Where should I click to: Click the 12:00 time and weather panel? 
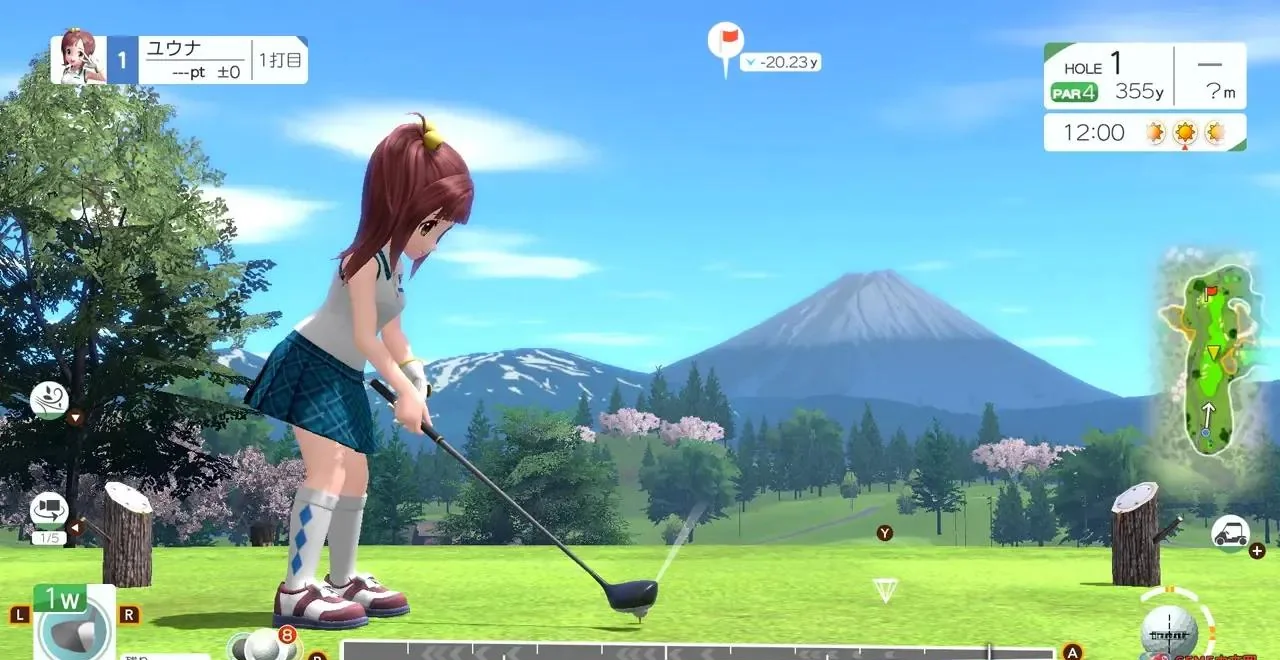click(1144, 132)
